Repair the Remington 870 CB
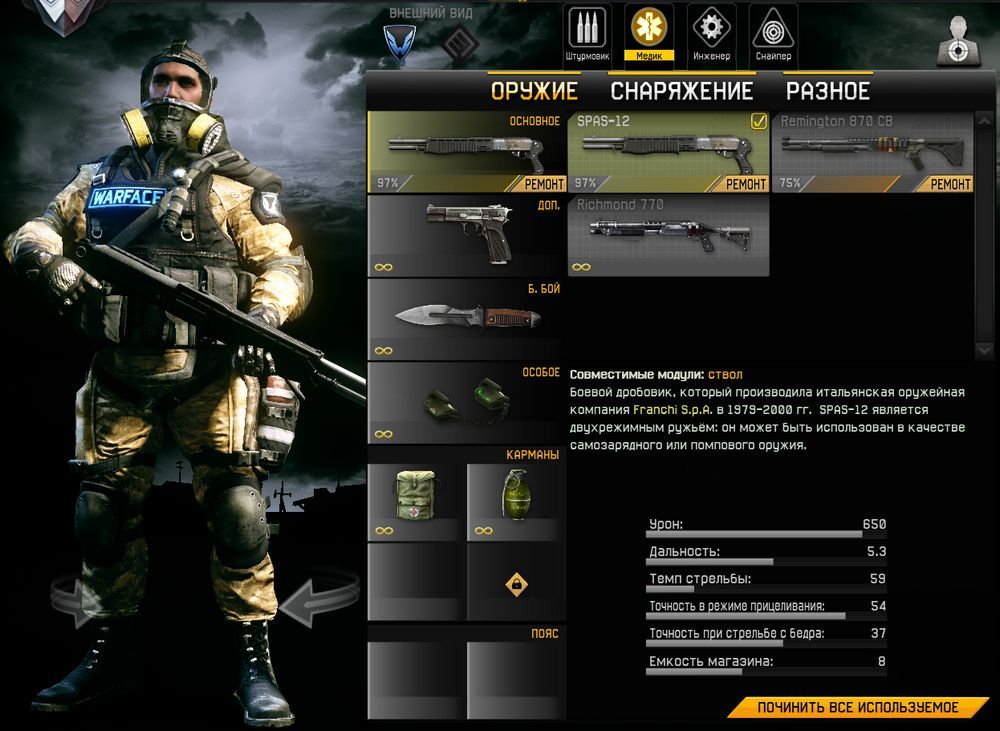Image resolution: width=1000 pixels, height=731 pixels. tap(950, 184)
